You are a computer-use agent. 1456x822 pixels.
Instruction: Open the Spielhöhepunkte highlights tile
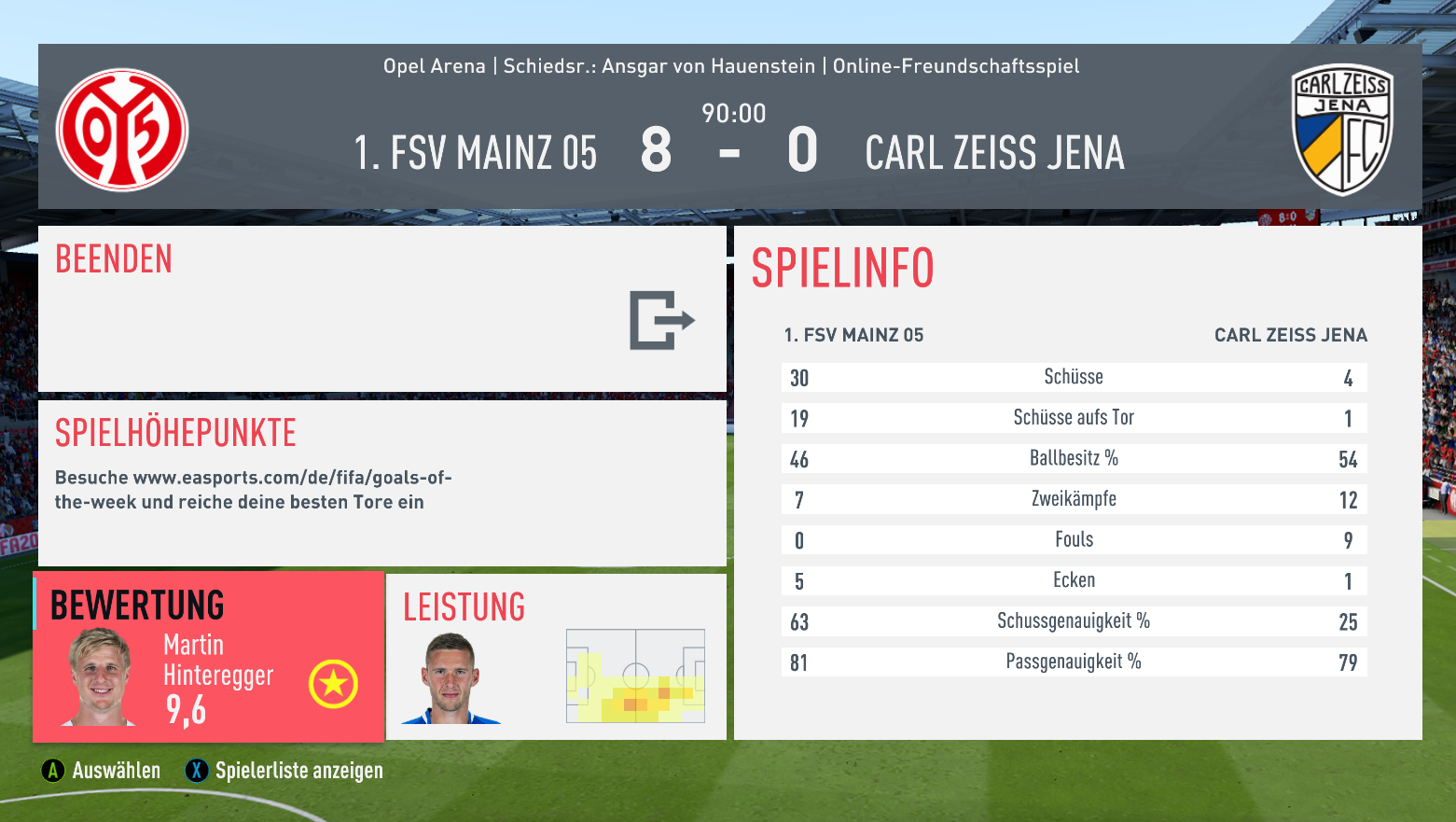(x=381, y=482)
